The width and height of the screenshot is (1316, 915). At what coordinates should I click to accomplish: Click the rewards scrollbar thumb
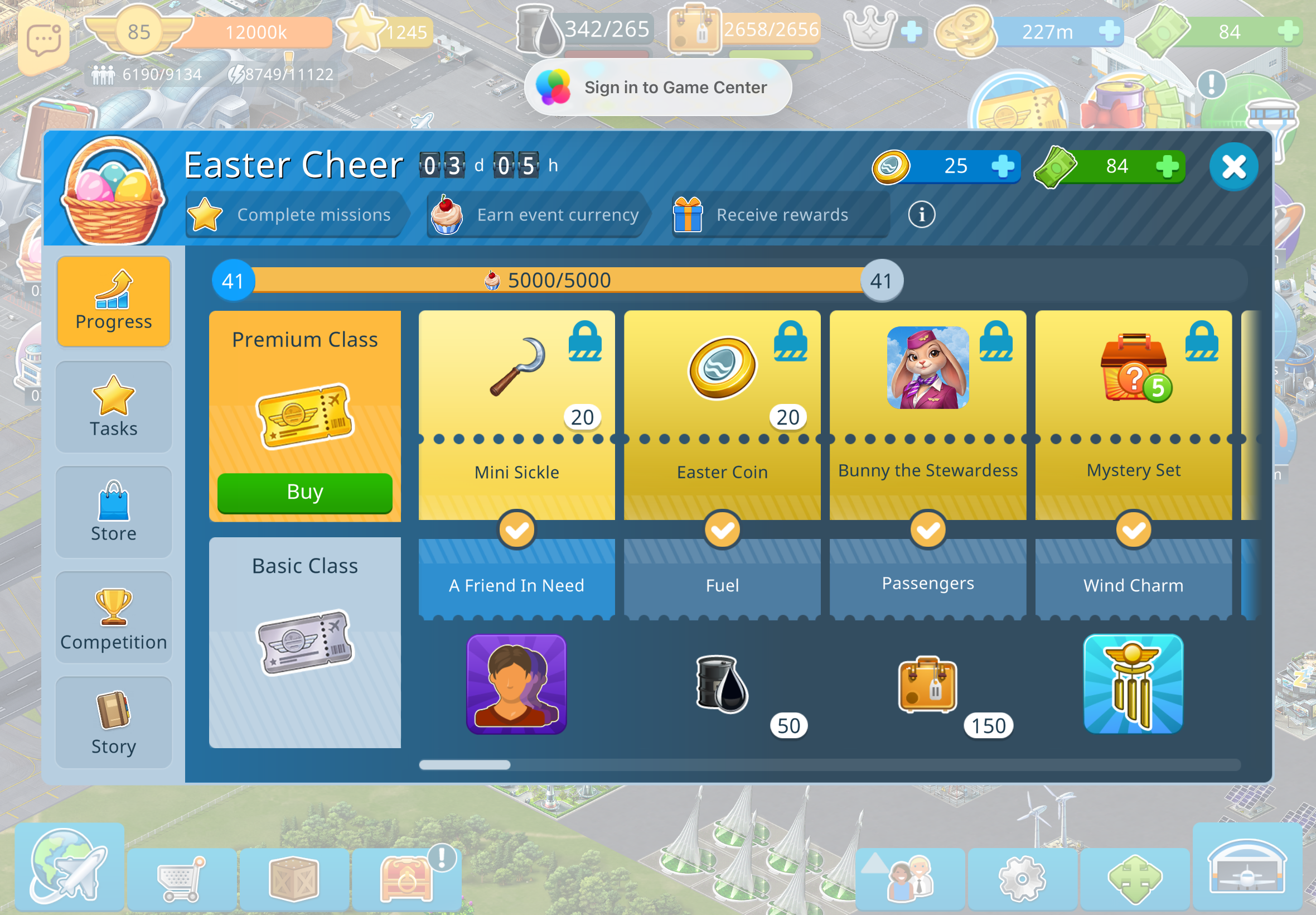click(x=465, y=765)
